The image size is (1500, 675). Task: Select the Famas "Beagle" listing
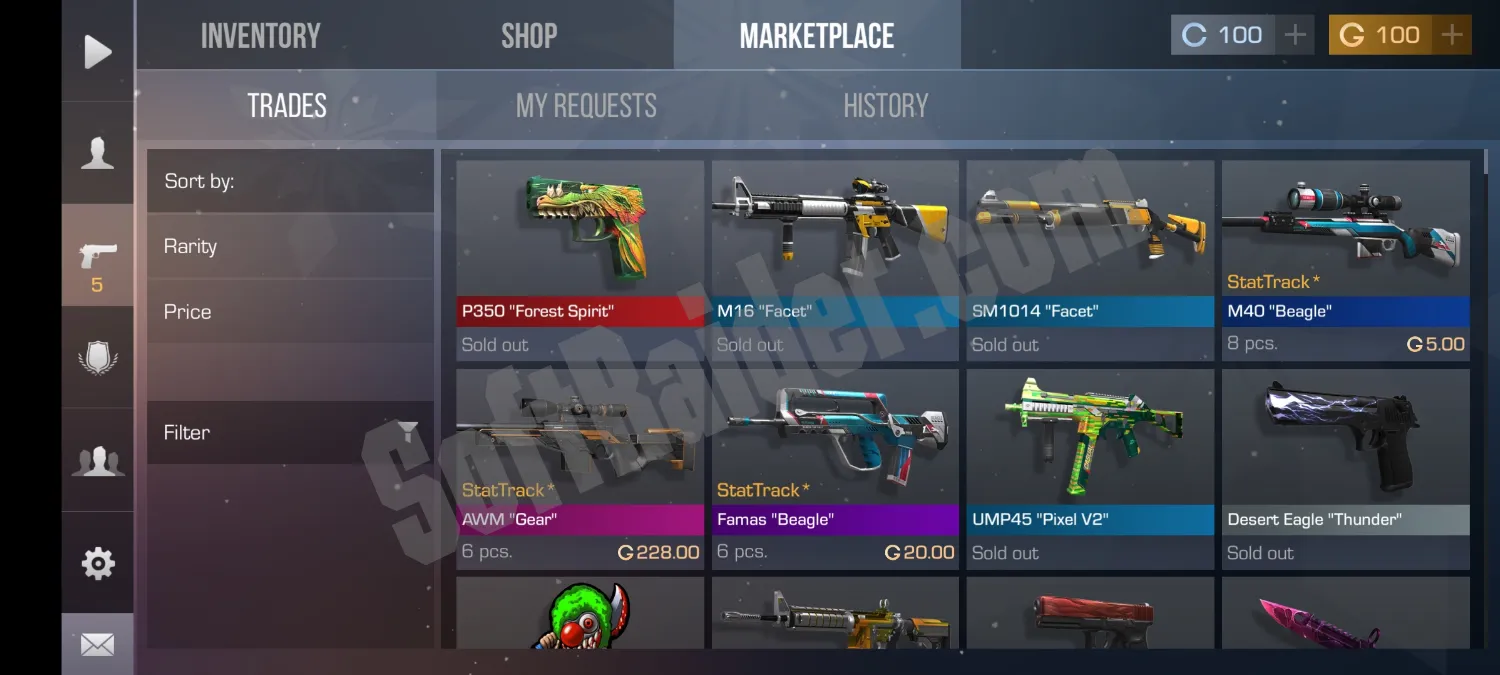[835, 468]
